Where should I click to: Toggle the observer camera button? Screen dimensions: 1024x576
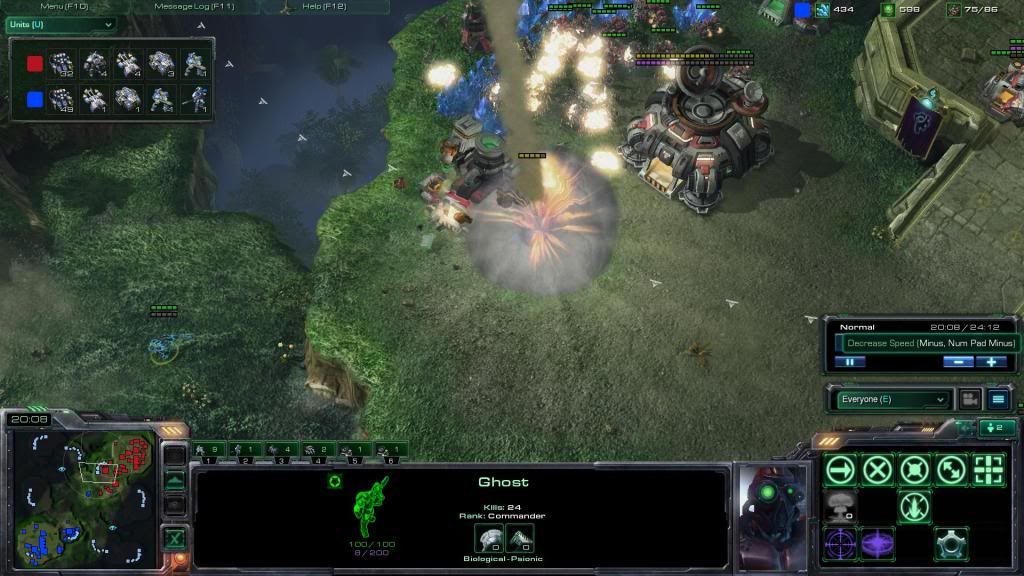[969, 399]
